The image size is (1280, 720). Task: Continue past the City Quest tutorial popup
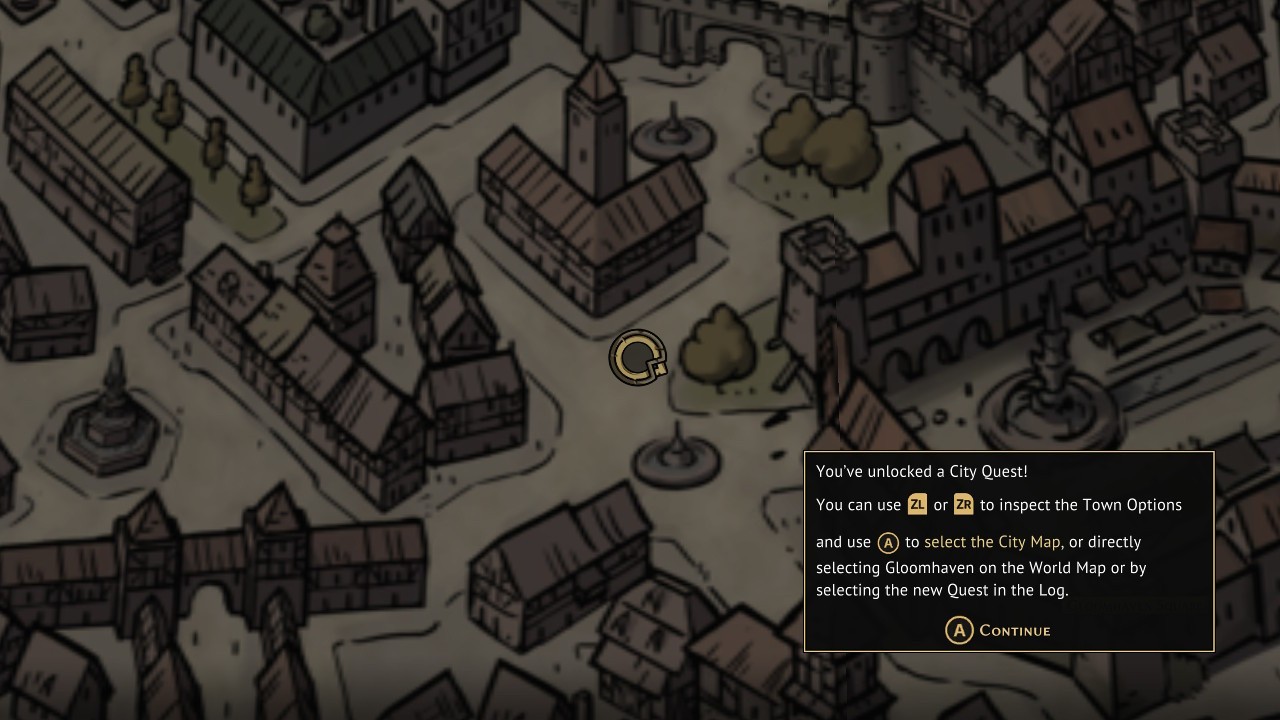[x=998, y=630]
